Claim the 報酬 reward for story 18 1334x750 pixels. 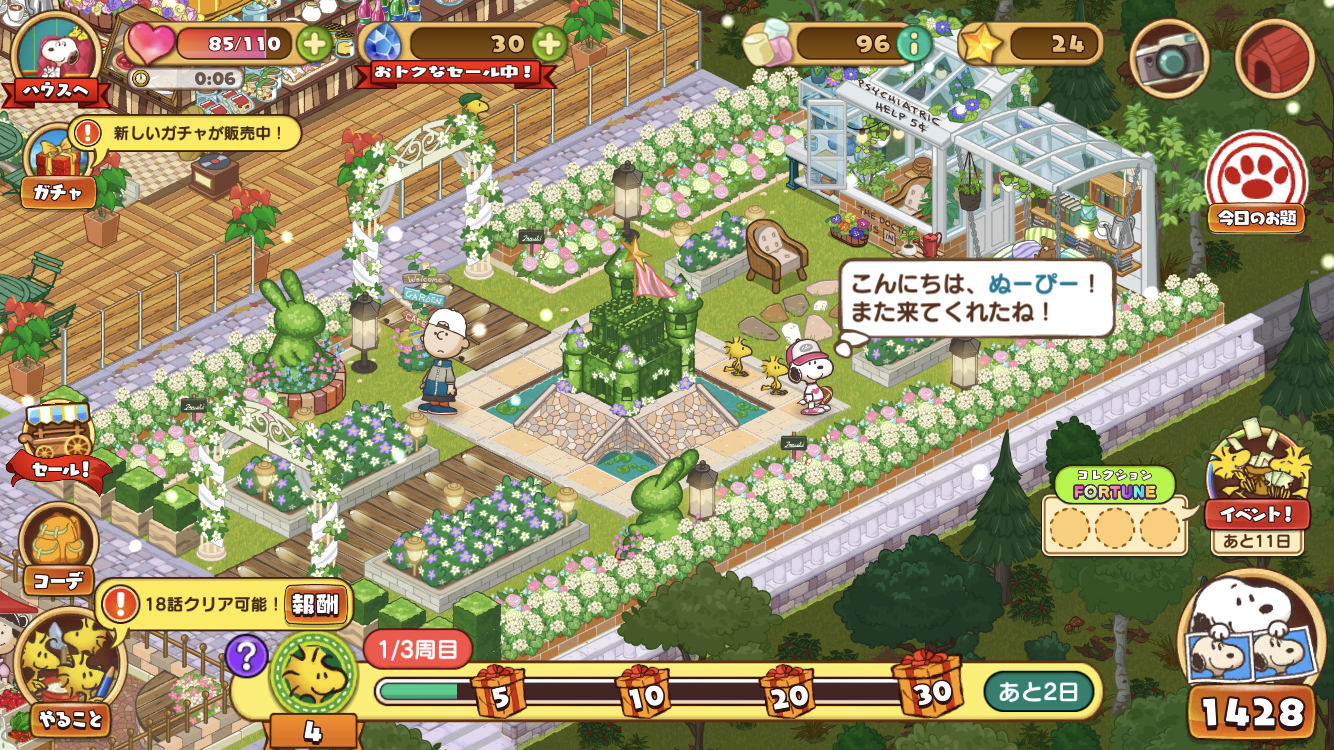[317, 604]
